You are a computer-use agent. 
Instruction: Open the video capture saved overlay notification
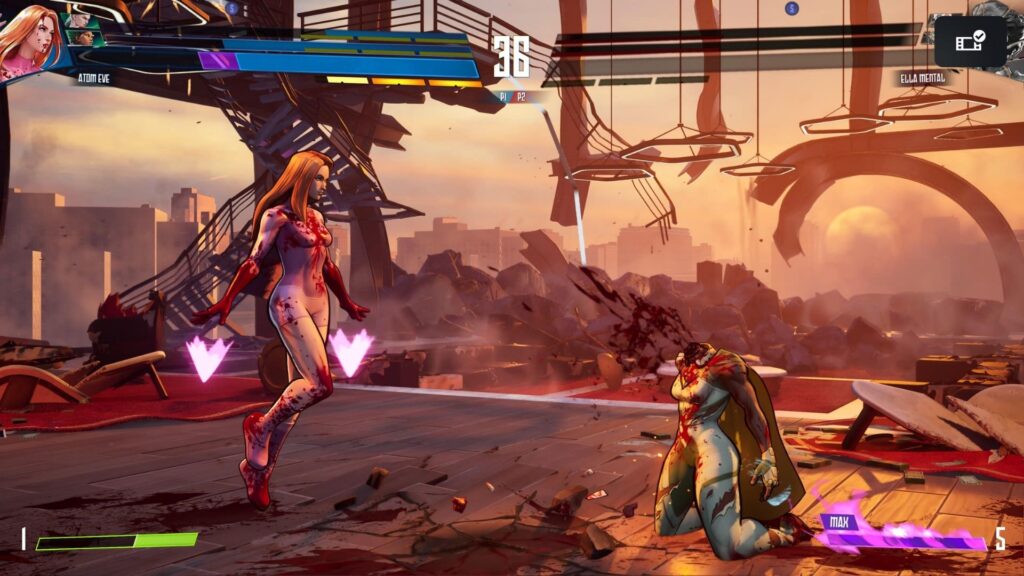(969, 41)
